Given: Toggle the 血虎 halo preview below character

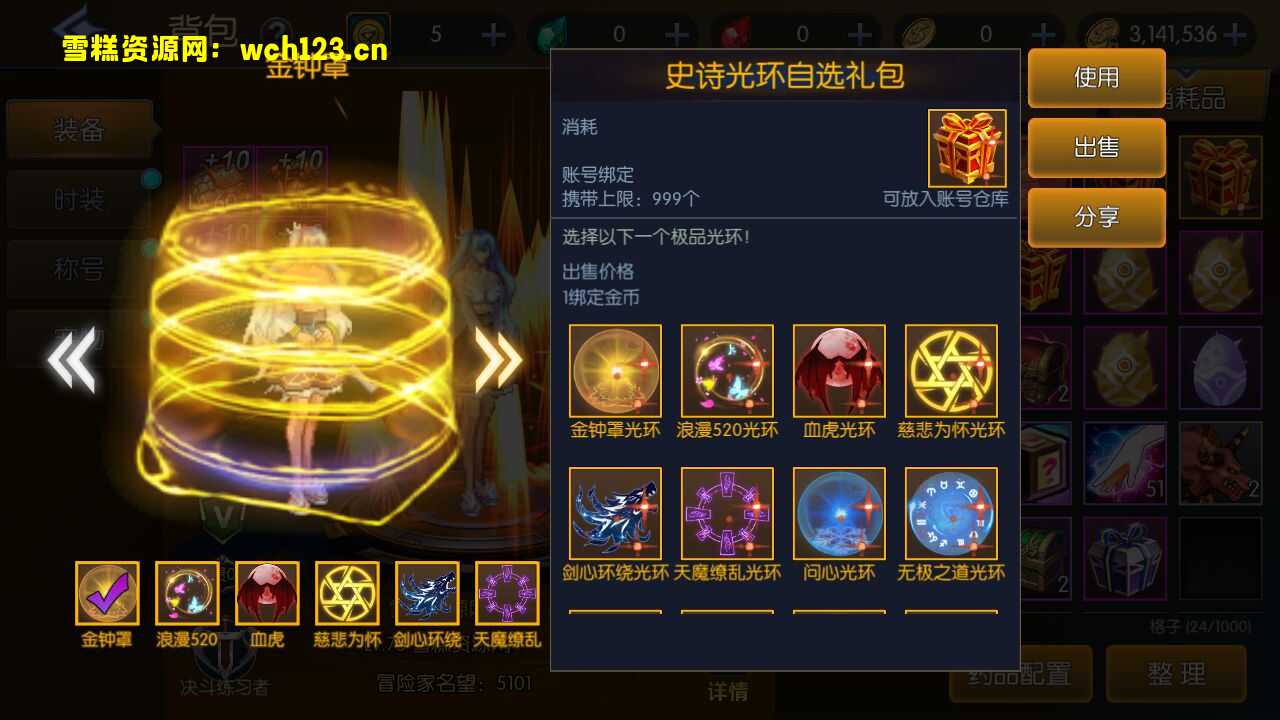Looking at the screenshot, I should click(x=267, y=592).
